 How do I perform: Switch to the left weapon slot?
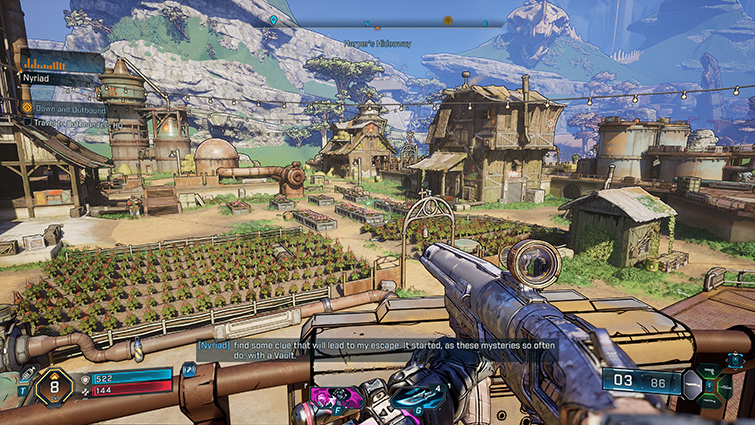click(x=692, y=384)
